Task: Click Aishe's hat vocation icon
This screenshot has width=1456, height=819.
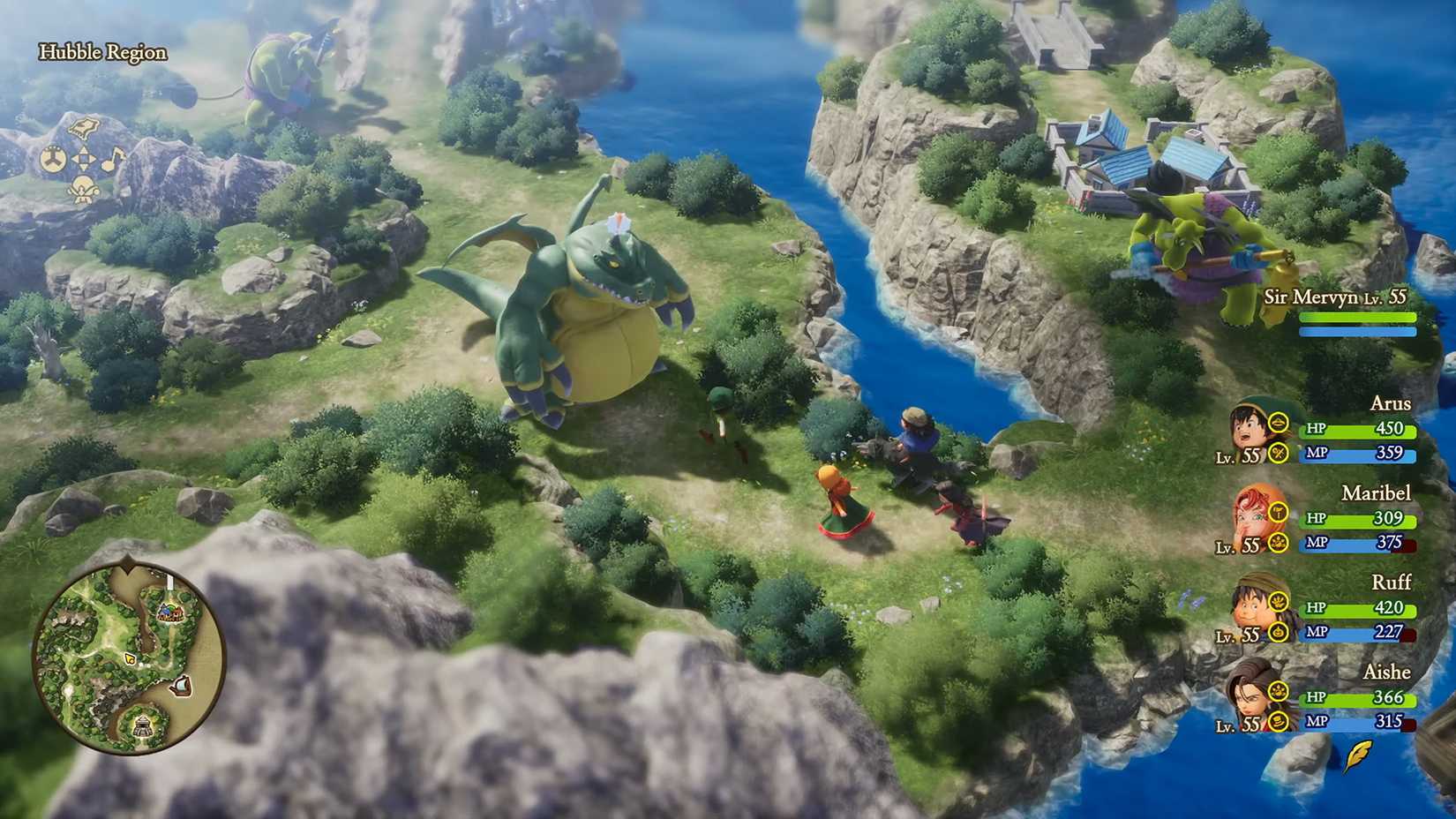Action: (x=1279, y=722)
